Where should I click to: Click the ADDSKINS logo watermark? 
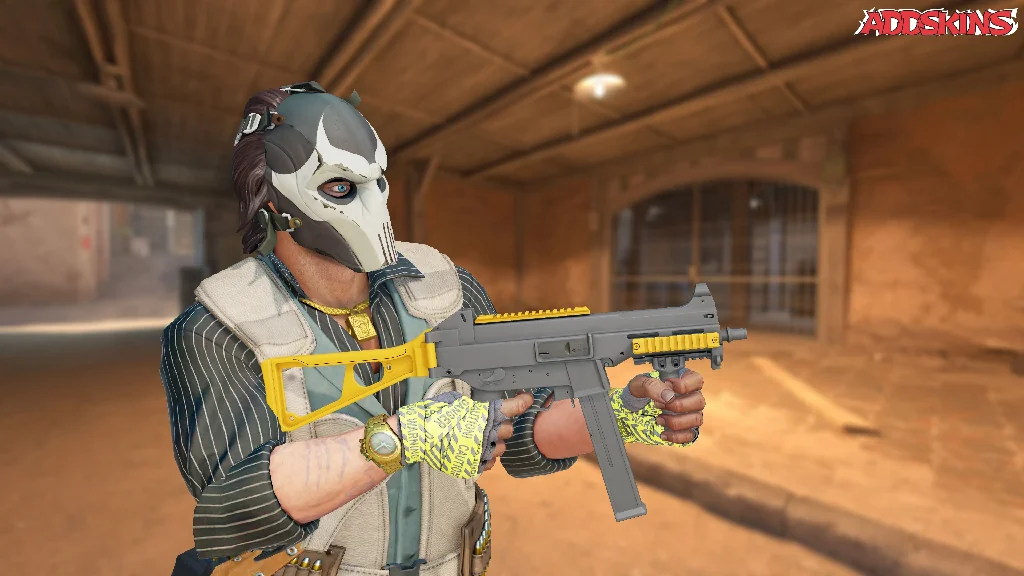coord(938,22)
